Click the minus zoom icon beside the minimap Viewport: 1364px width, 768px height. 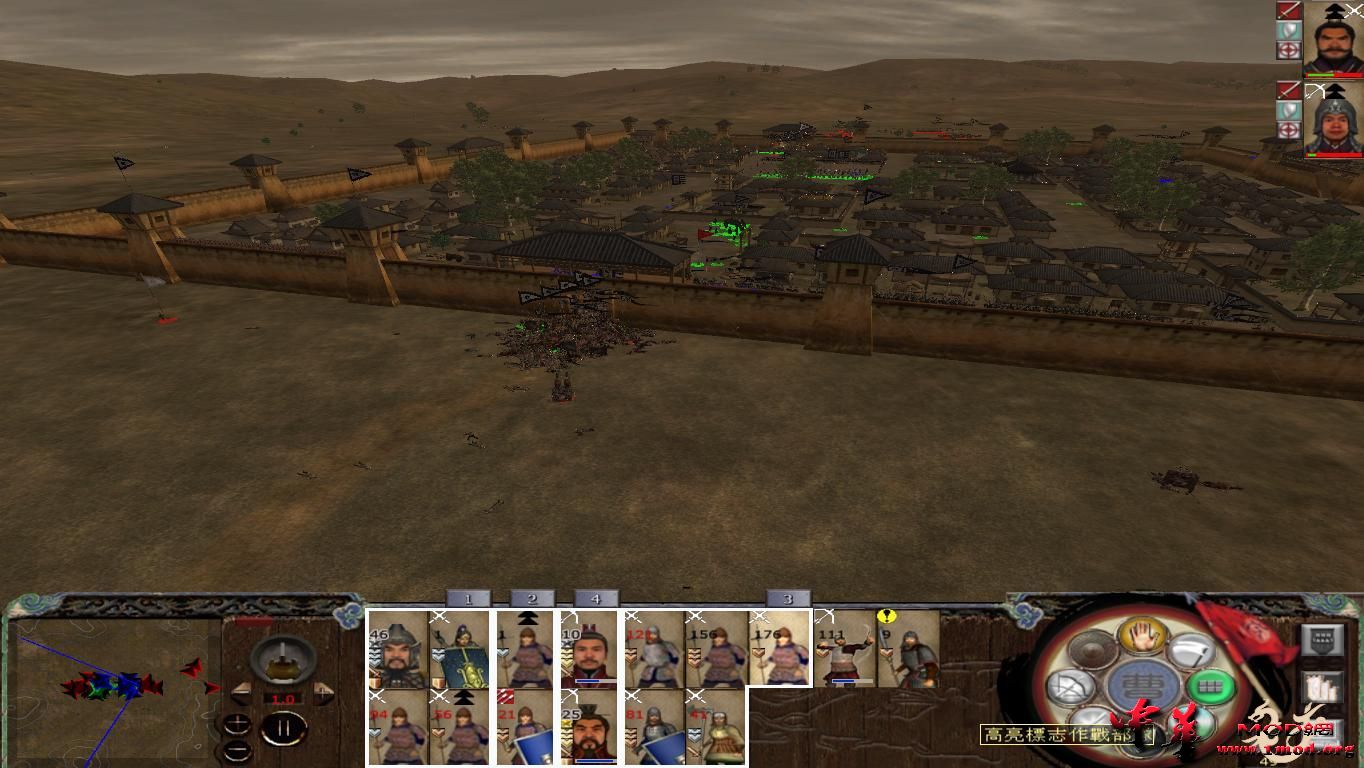coord(238,750)
